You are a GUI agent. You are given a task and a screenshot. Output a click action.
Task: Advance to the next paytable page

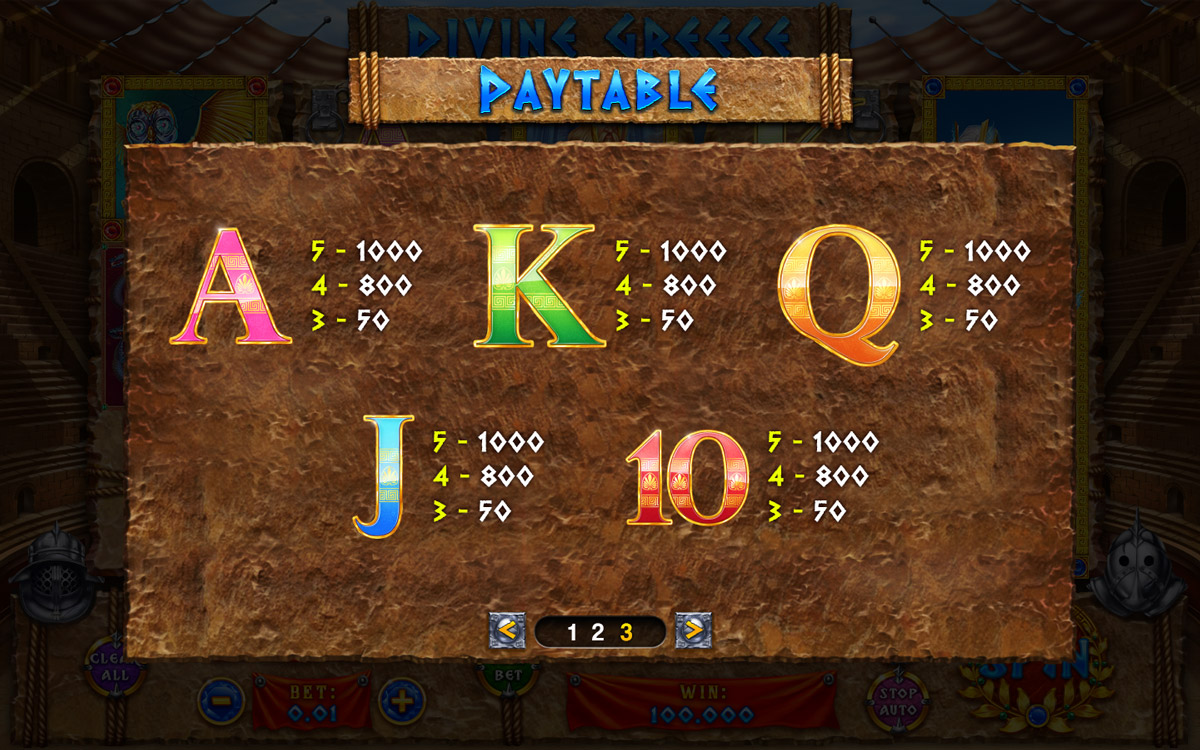click(x=693, y=630)
